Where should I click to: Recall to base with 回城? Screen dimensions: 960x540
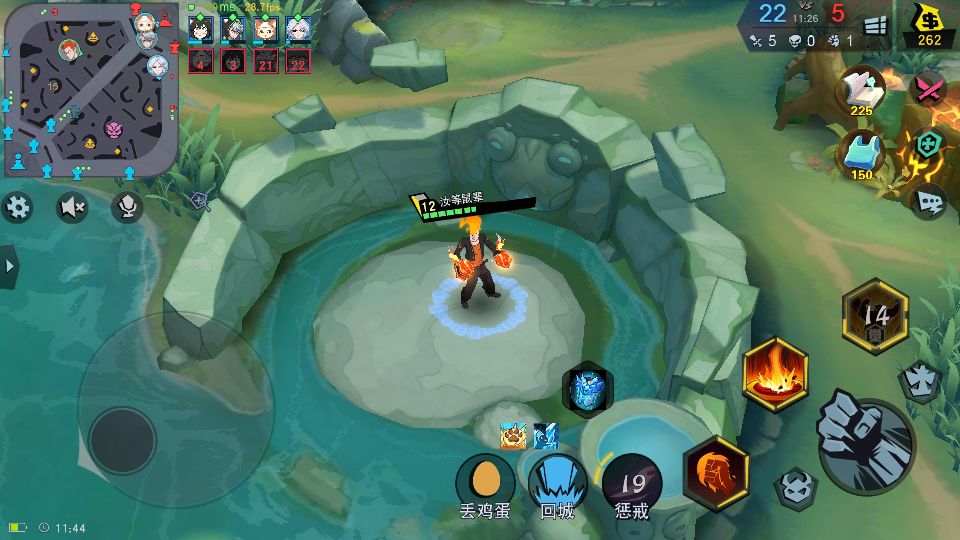557,480
